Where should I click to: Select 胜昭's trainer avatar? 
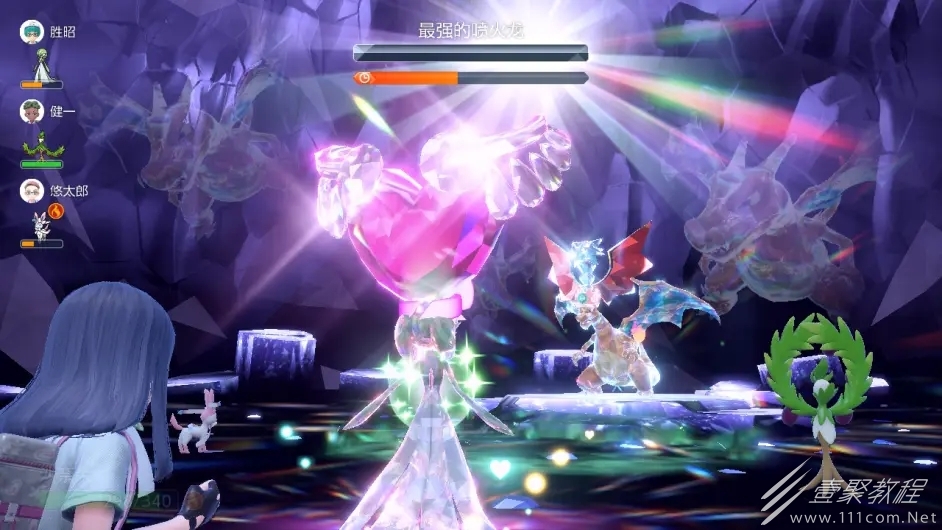(x=32, y=32)
